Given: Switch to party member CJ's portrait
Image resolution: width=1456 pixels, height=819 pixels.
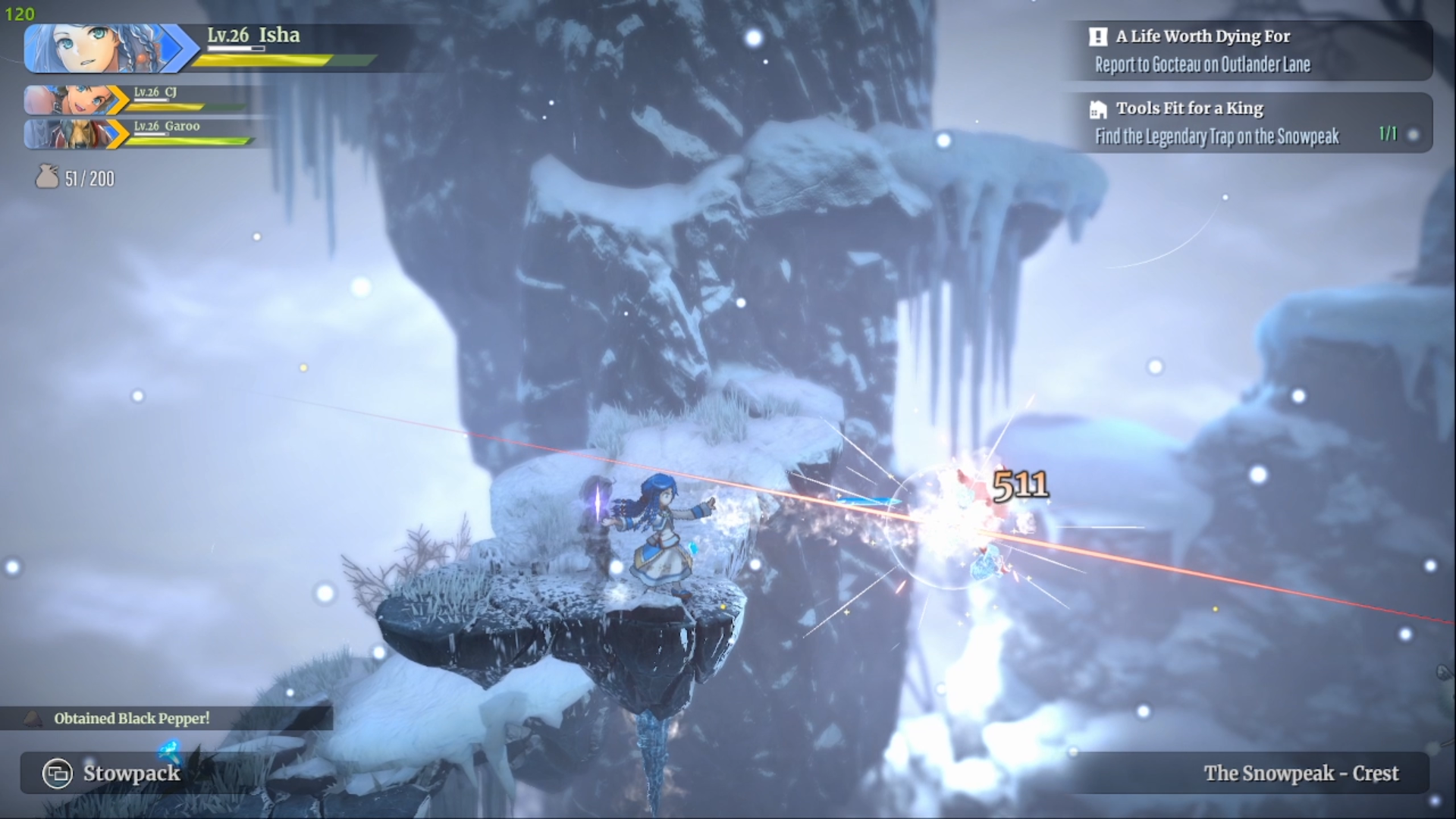Looking at the screenshot, I should point(70,100).
